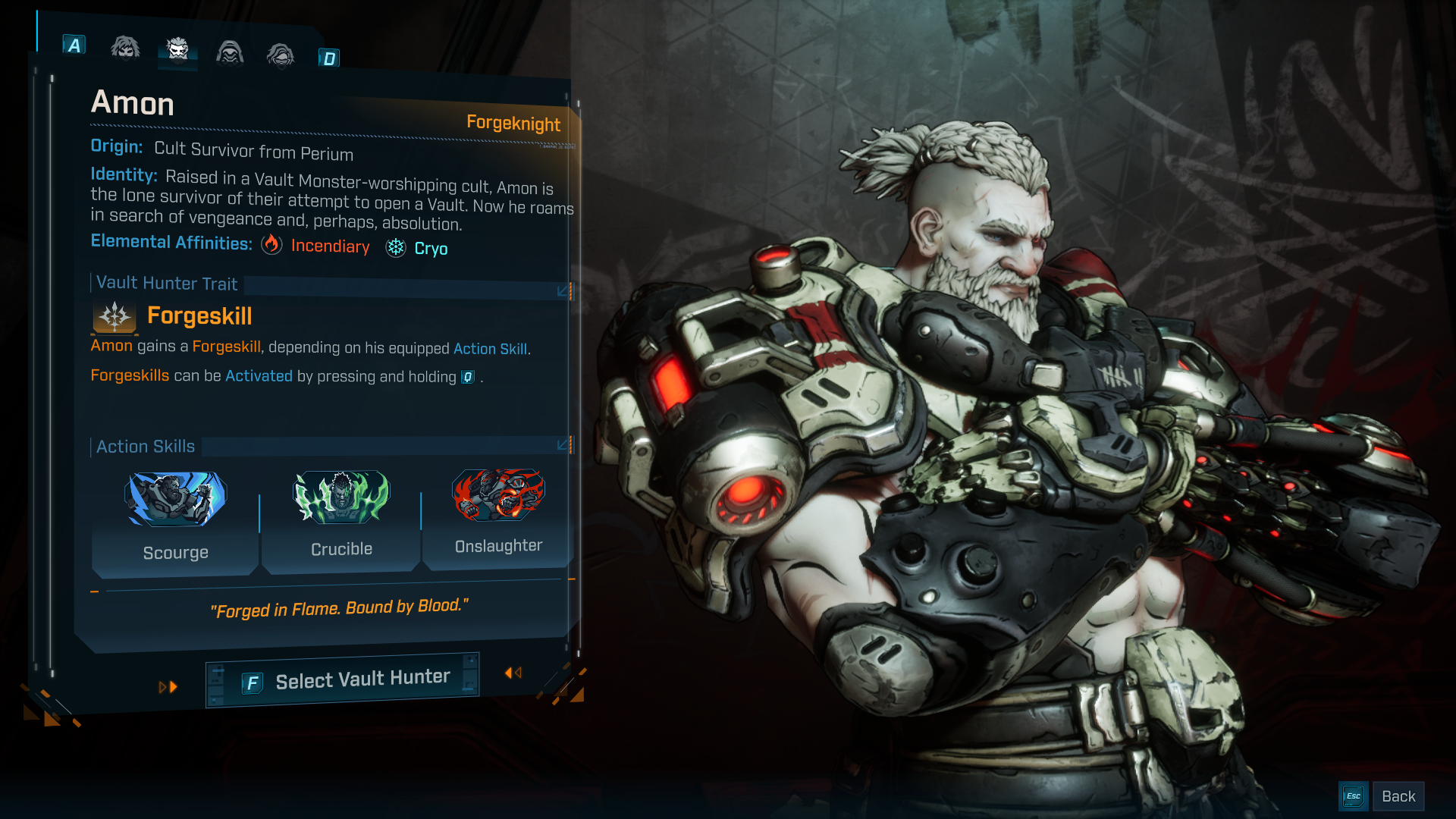The image size is (1456, 819).
Task: Click the Cryo snowflake affinity icon
Action: pyautogui.click(x=394, y=248)
